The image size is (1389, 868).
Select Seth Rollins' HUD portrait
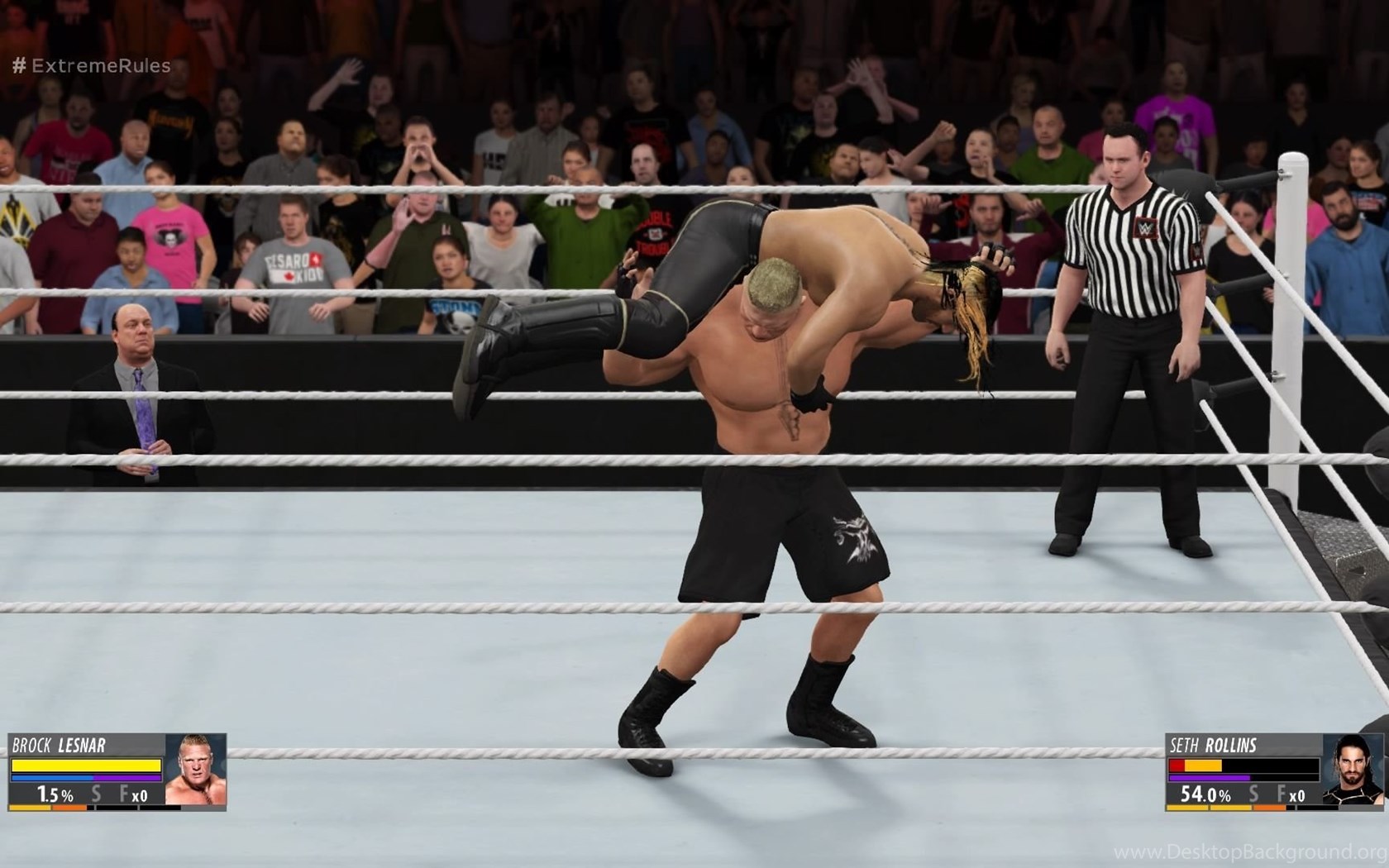point(1352,770)
